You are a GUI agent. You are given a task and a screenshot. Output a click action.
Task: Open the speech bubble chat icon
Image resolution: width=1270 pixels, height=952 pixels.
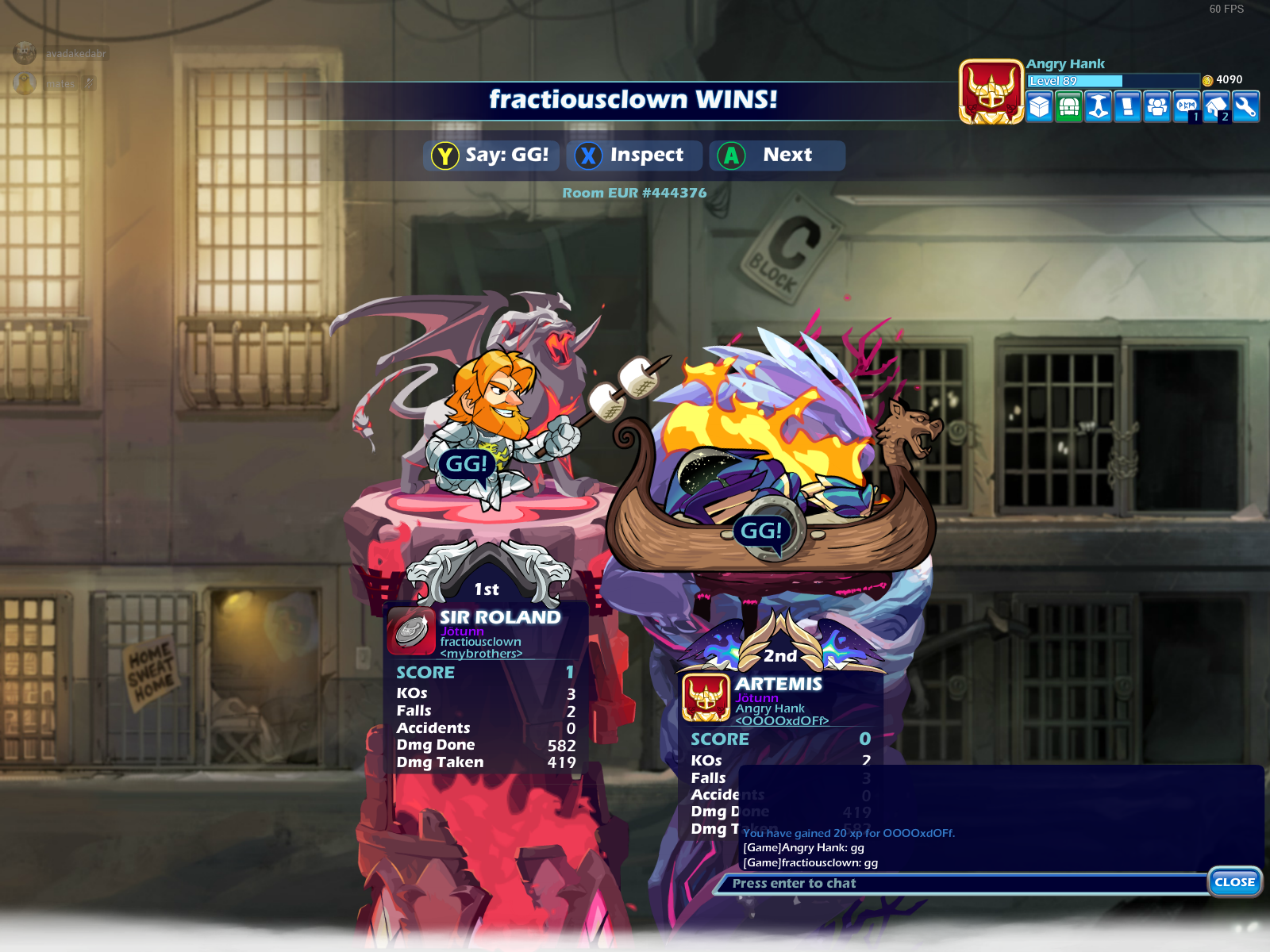click(1187, 106)
